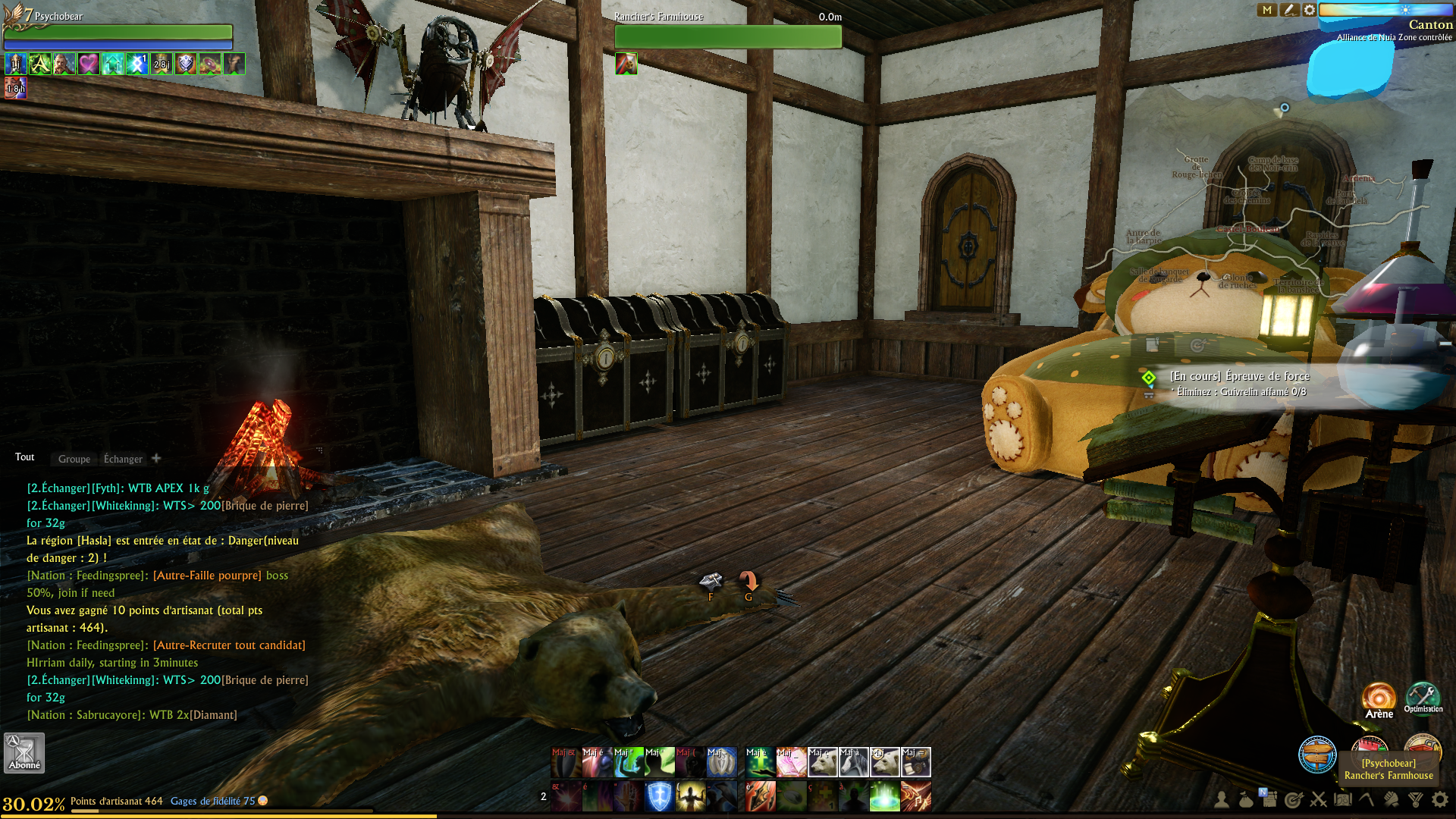Screen dimensions: 1456x819
Task: Click the pencil map-drawing button
Action: pyautogui.click(x=1288, y=10)
